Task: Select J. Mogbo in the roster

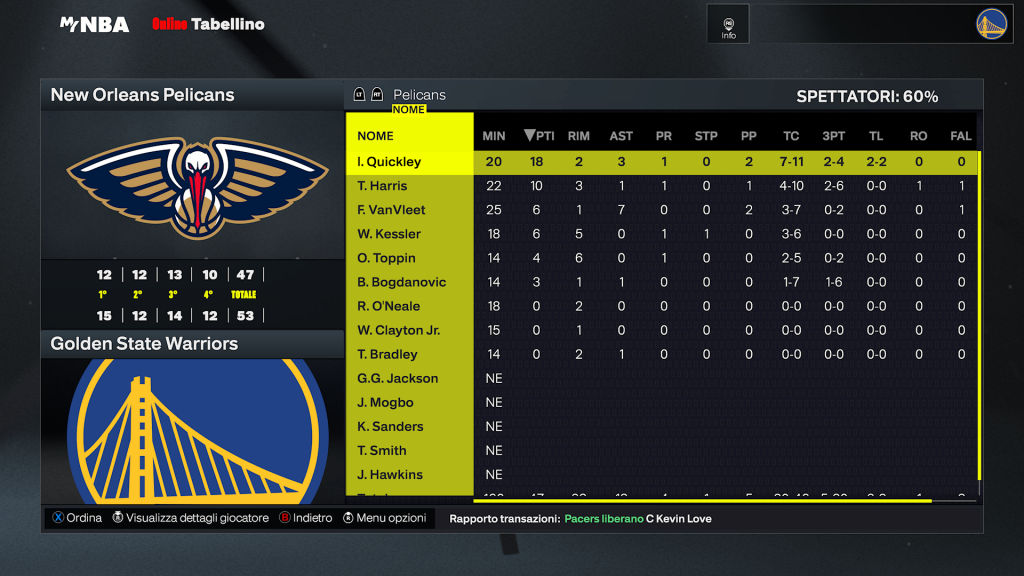Action: pos(385,402)
